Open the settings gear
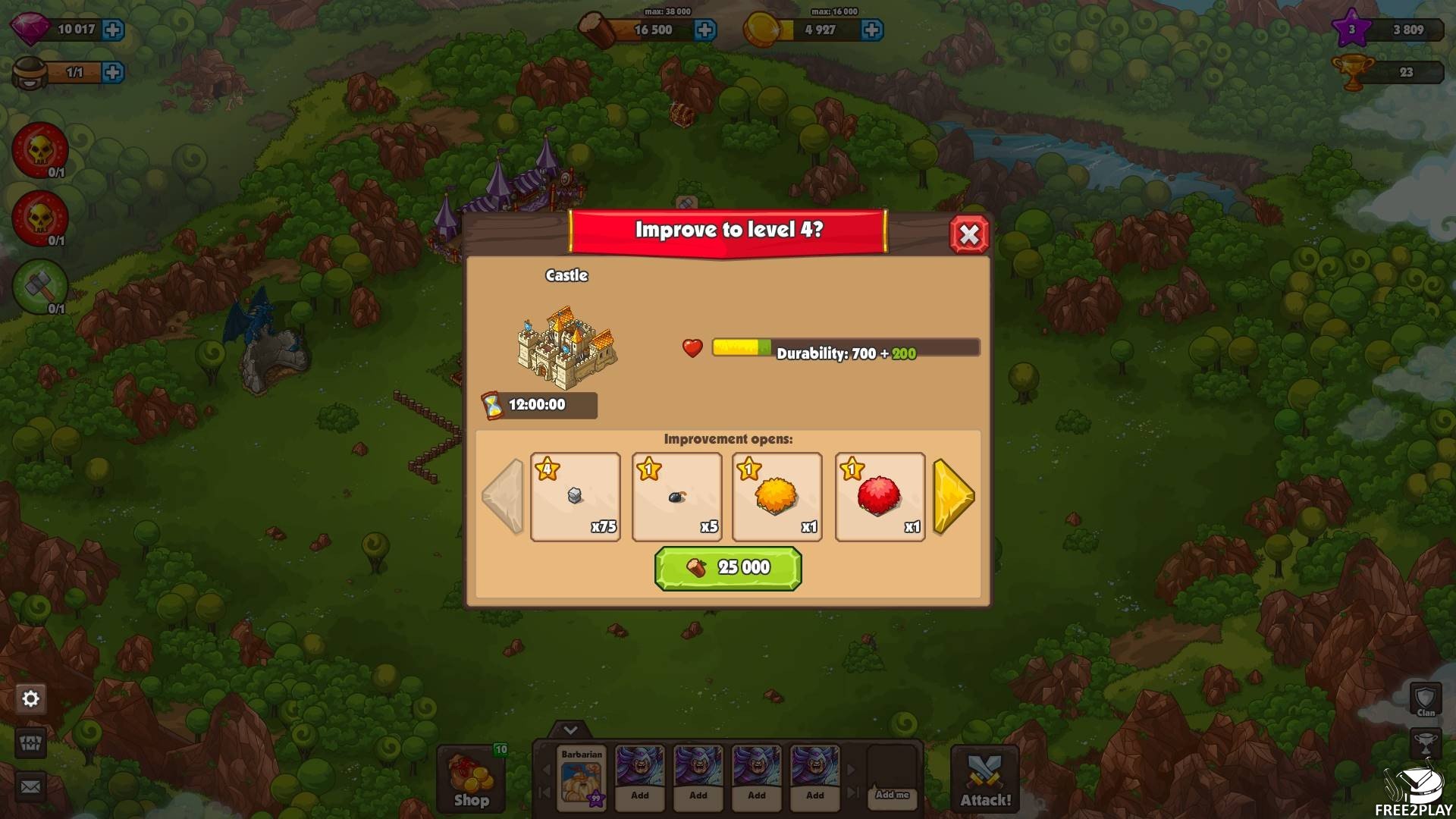The width and height of the screenshot is (1456, 819). (x=31, y=698)
